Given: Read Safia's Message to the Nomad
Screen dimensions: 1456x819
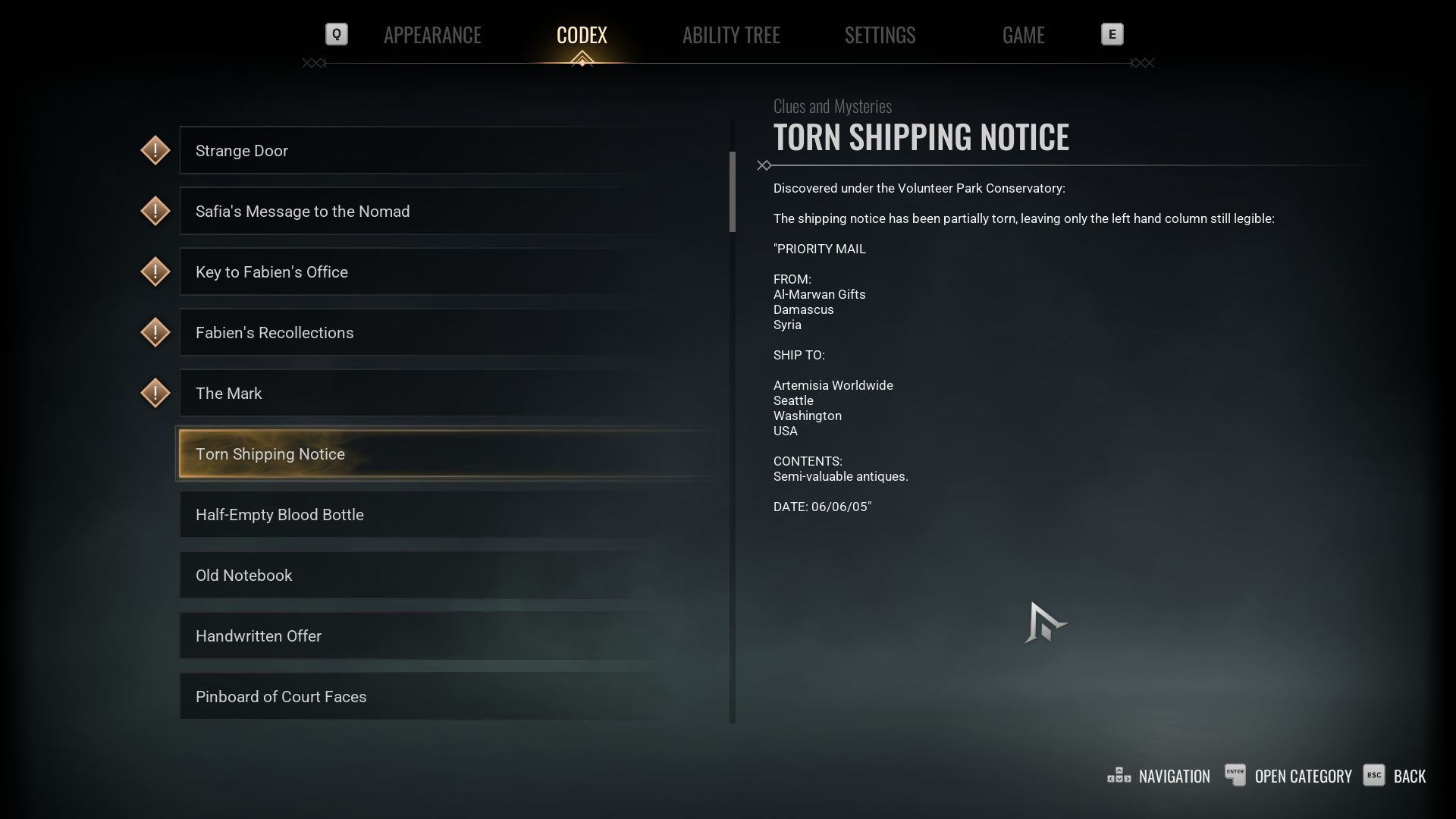Looking at the screenshot, I should pyautogui.click(x=447, y=212).
